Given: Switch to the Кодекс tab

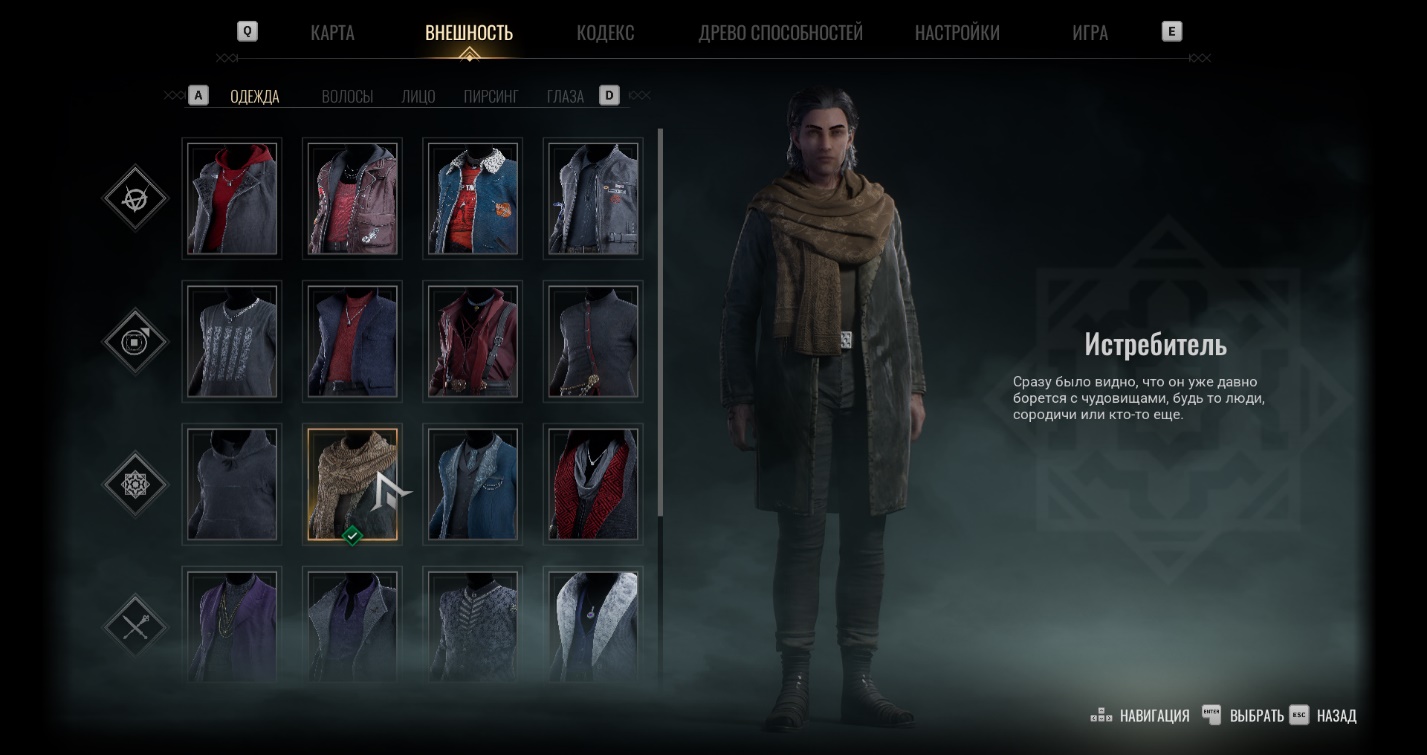Looking at the screenshot, I should 605,33.
